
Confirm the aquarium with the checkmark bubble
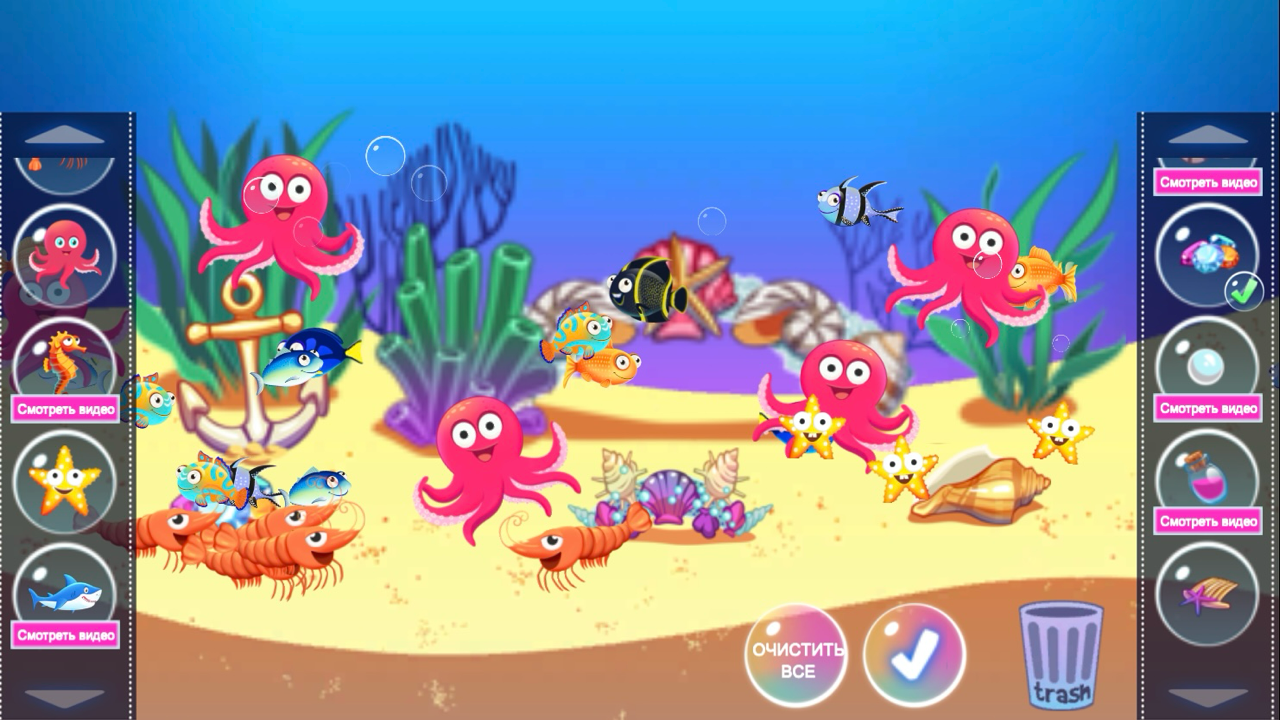913,653
